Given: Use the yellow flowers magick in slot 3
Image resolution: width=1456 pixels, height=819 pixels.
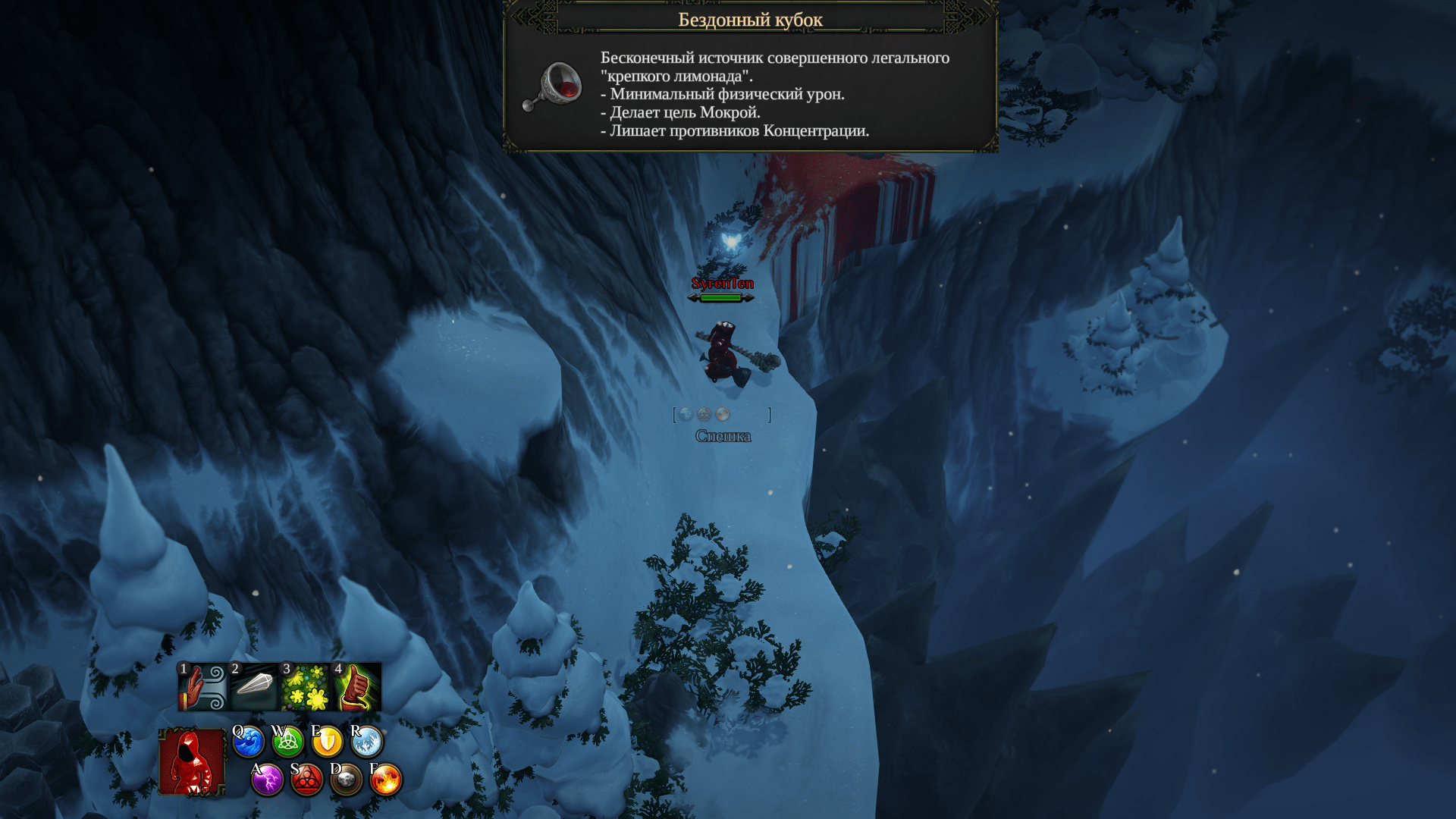Looking at the screenshot, I should pyautogui.click(x=306, y=687).
